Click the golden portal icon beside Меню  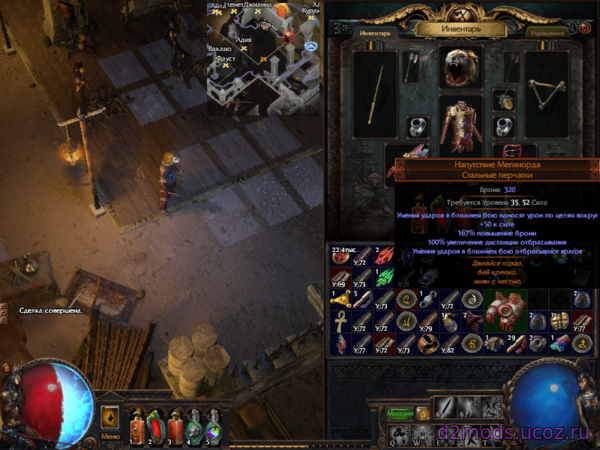pos(110,416)
